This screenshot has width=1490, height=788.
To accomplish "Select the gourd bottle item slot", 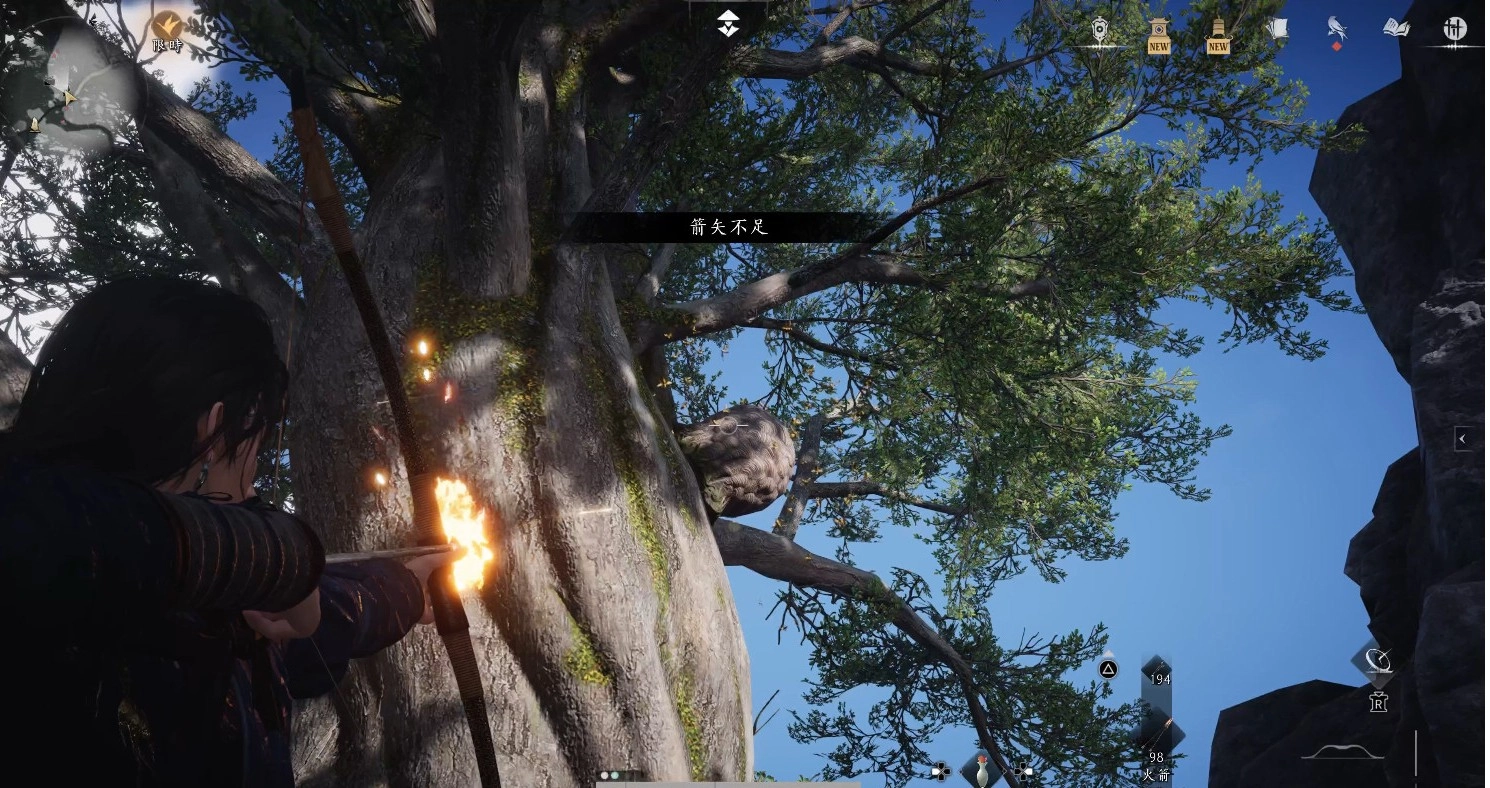I will (981, 770).
